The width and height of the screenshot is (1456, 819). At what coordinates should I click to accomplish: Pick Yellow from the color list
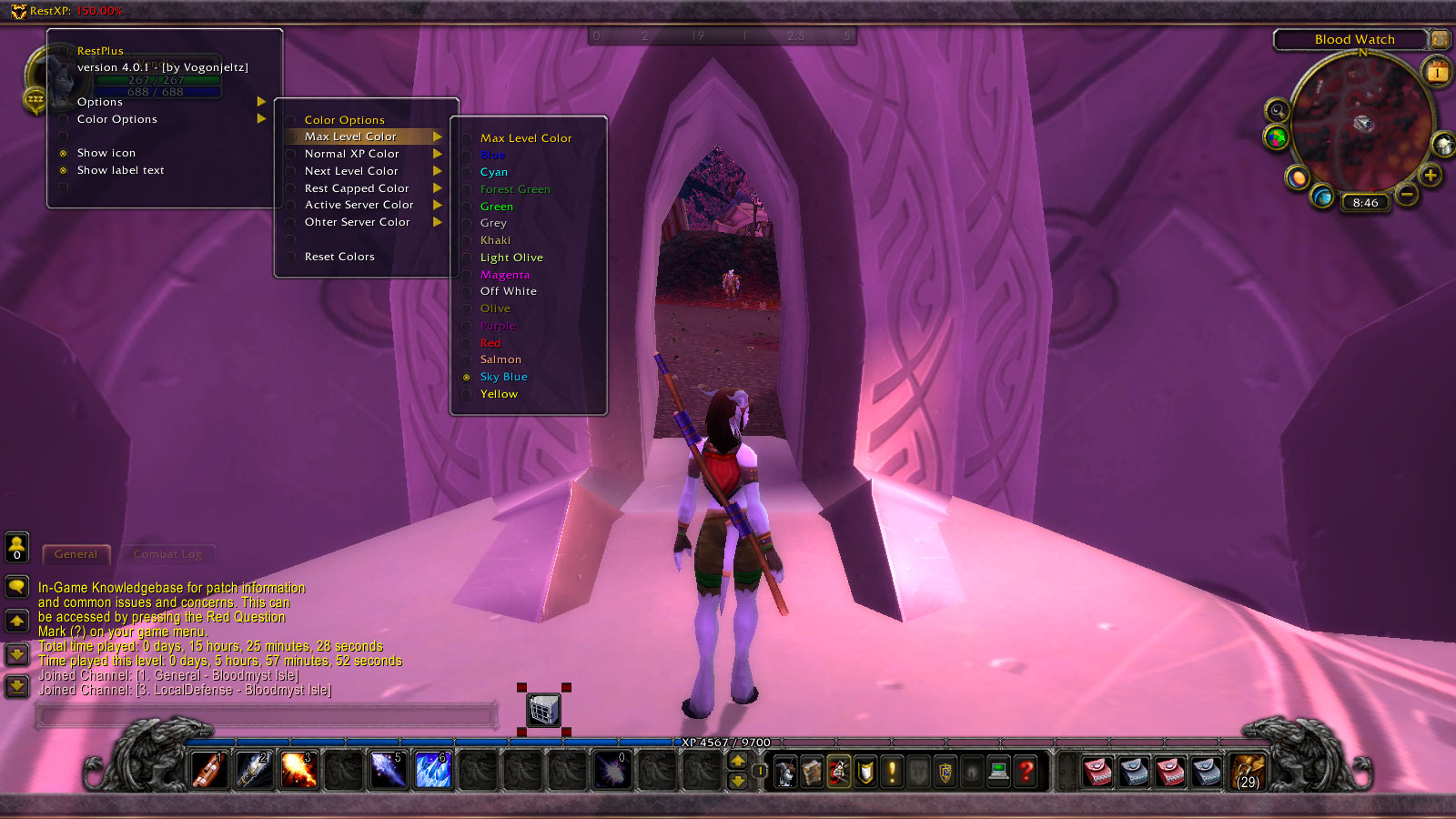tap(499, 394)
